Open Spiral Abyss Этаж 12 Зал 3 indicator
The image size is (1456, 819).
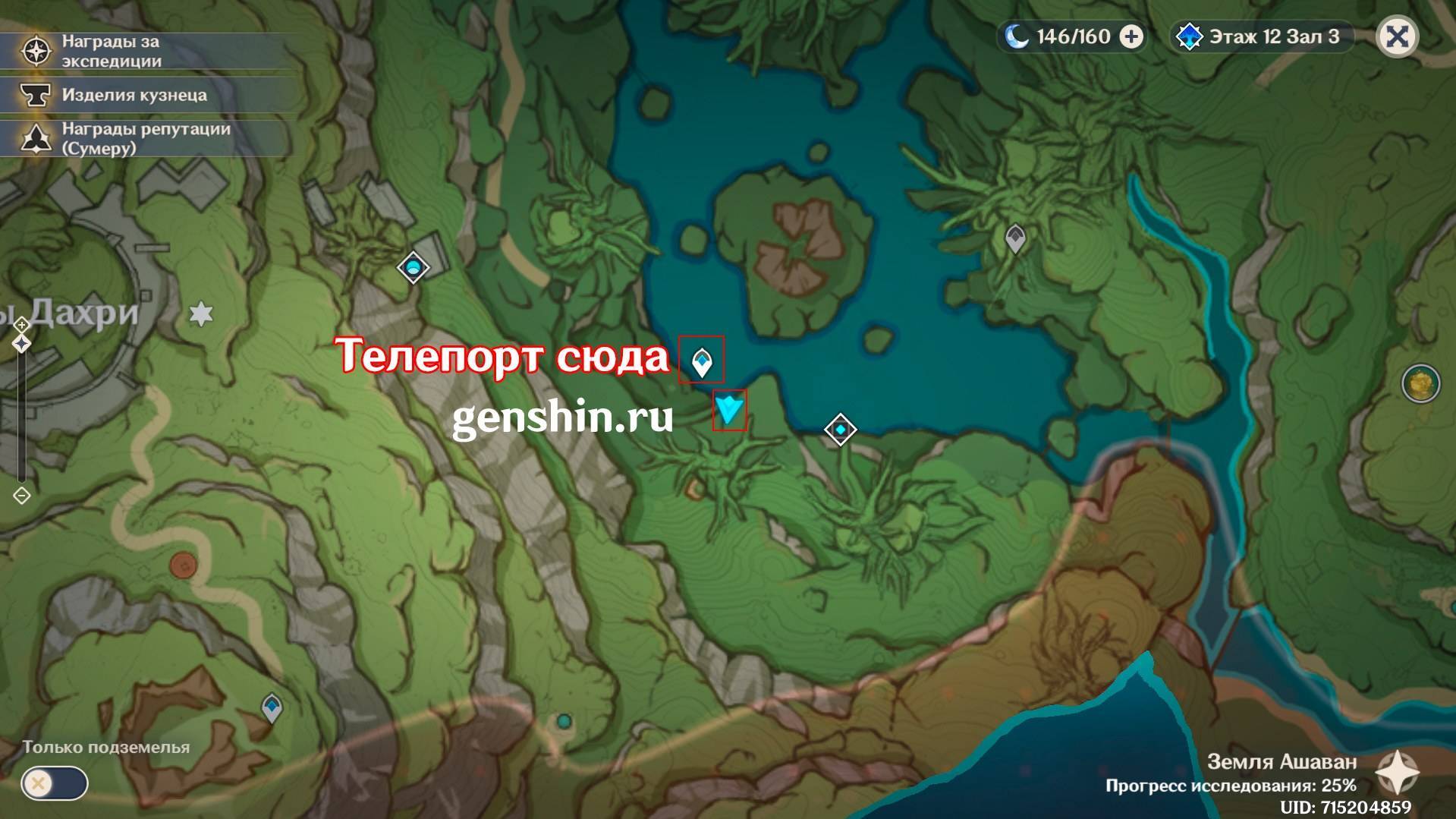tap(1262, 36)
